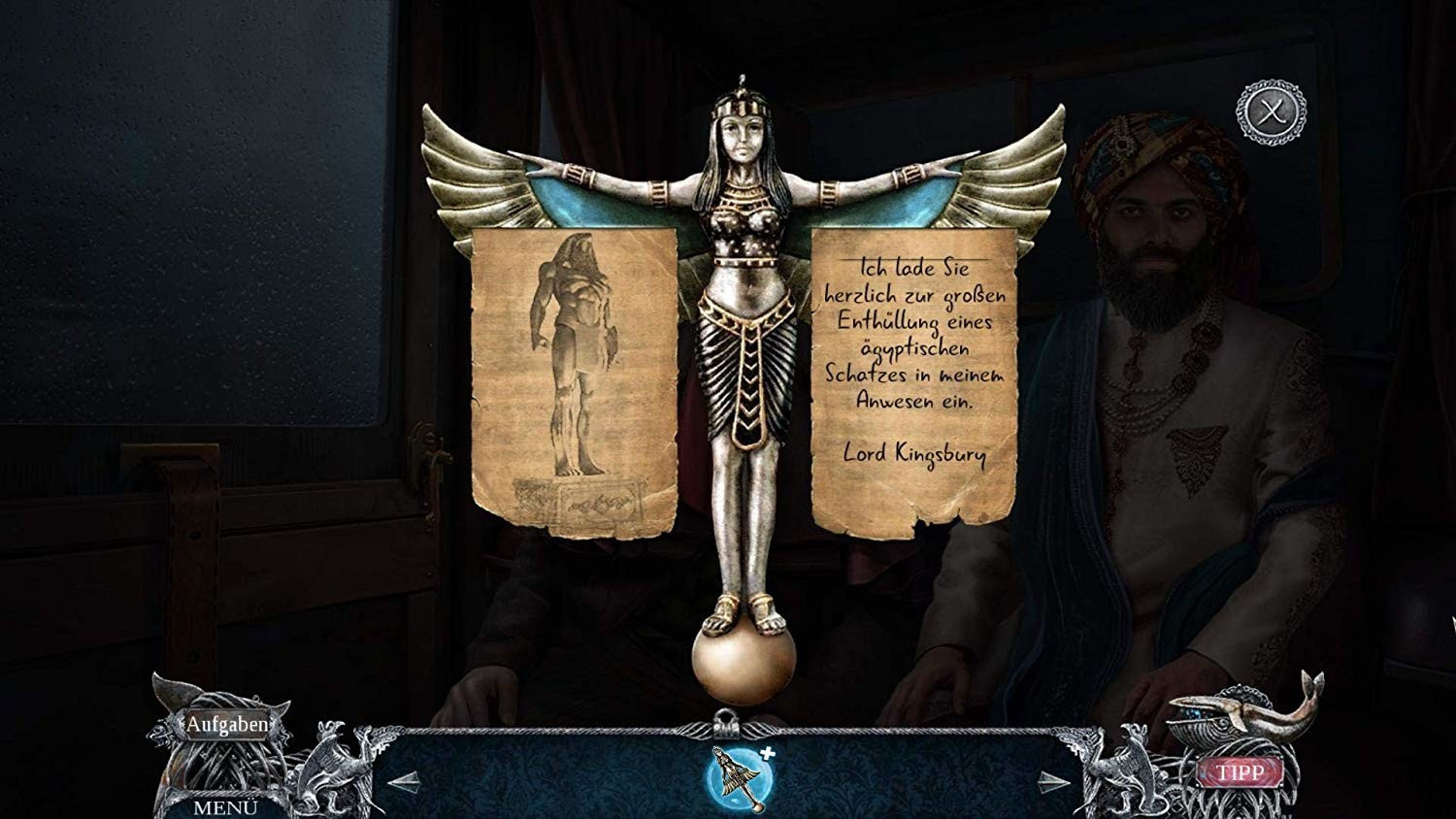
Task: Click the crossed-swords emblem in the top right
Action: coord(1268,114)
